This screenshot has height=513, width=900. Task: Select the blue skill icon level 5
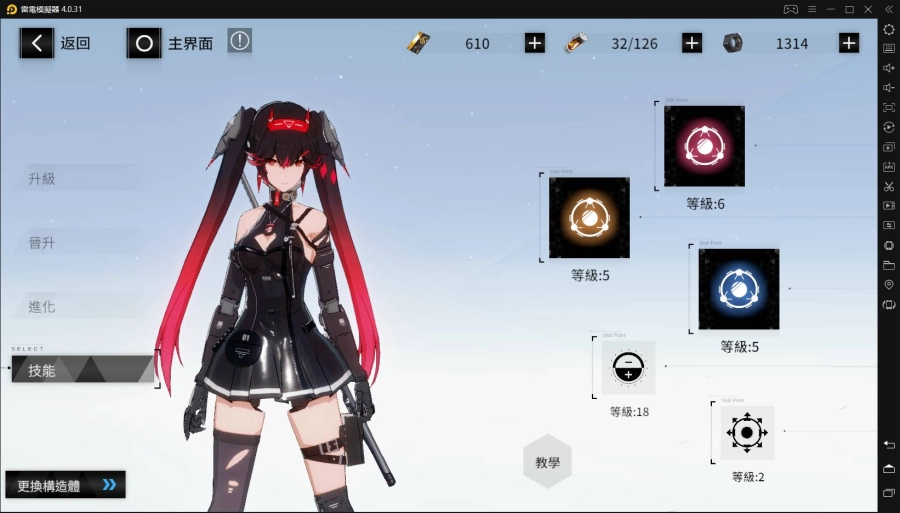739,289
